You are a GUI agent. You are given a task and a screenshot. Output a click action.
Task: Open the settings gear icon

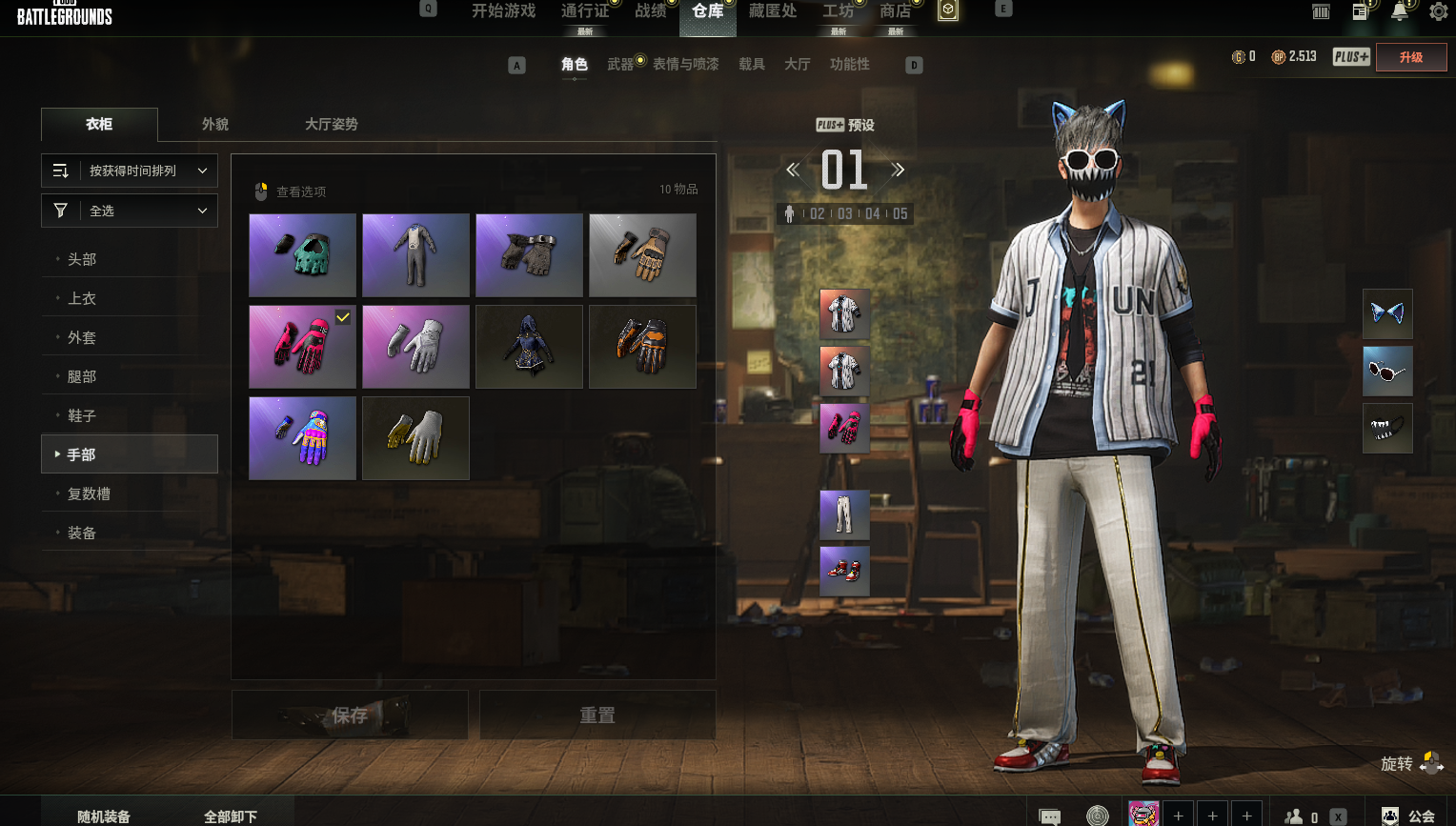(1438, 11)
